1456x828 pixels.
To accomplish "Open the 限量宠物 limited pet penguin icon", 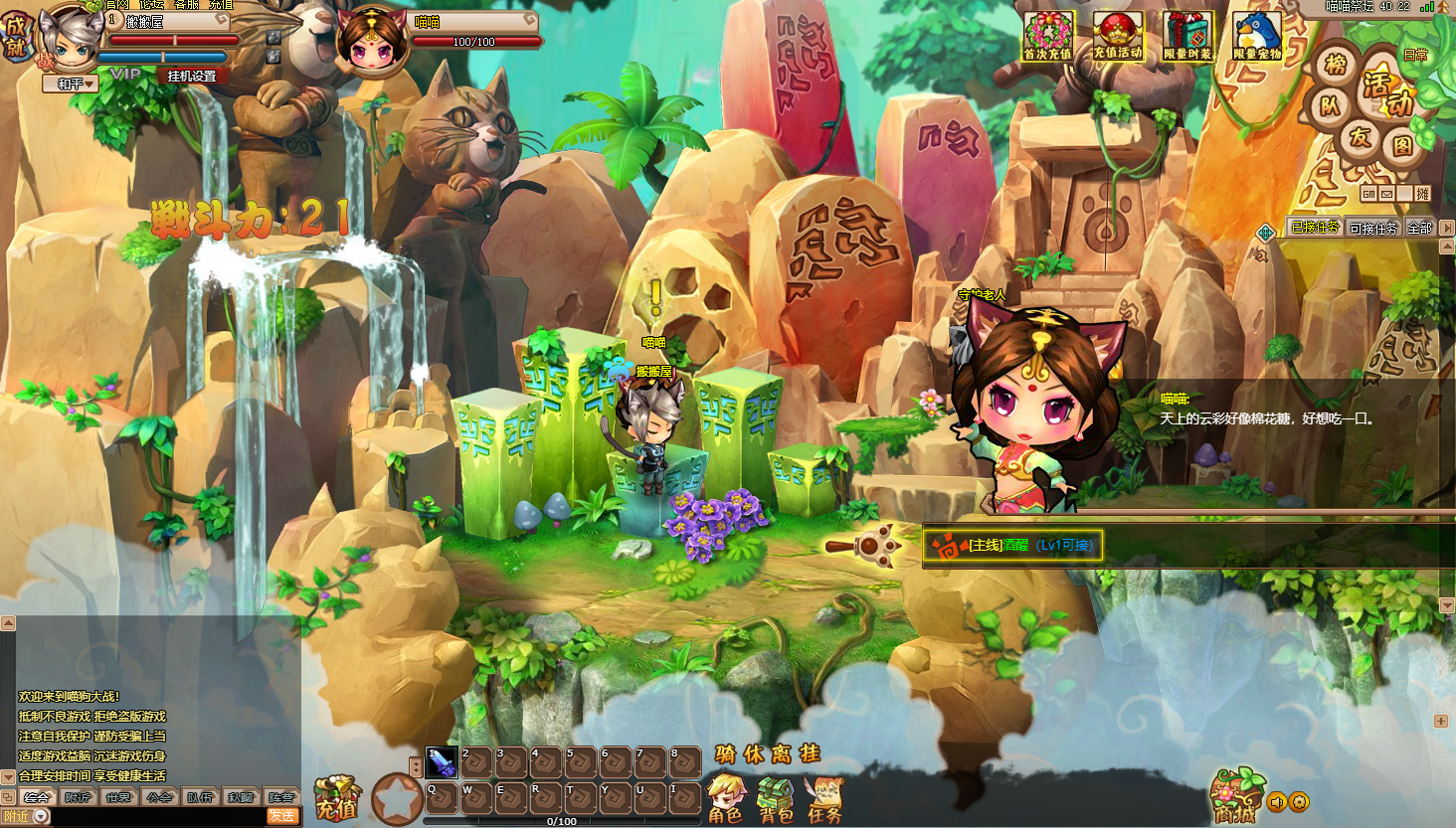I will 1257,37.
